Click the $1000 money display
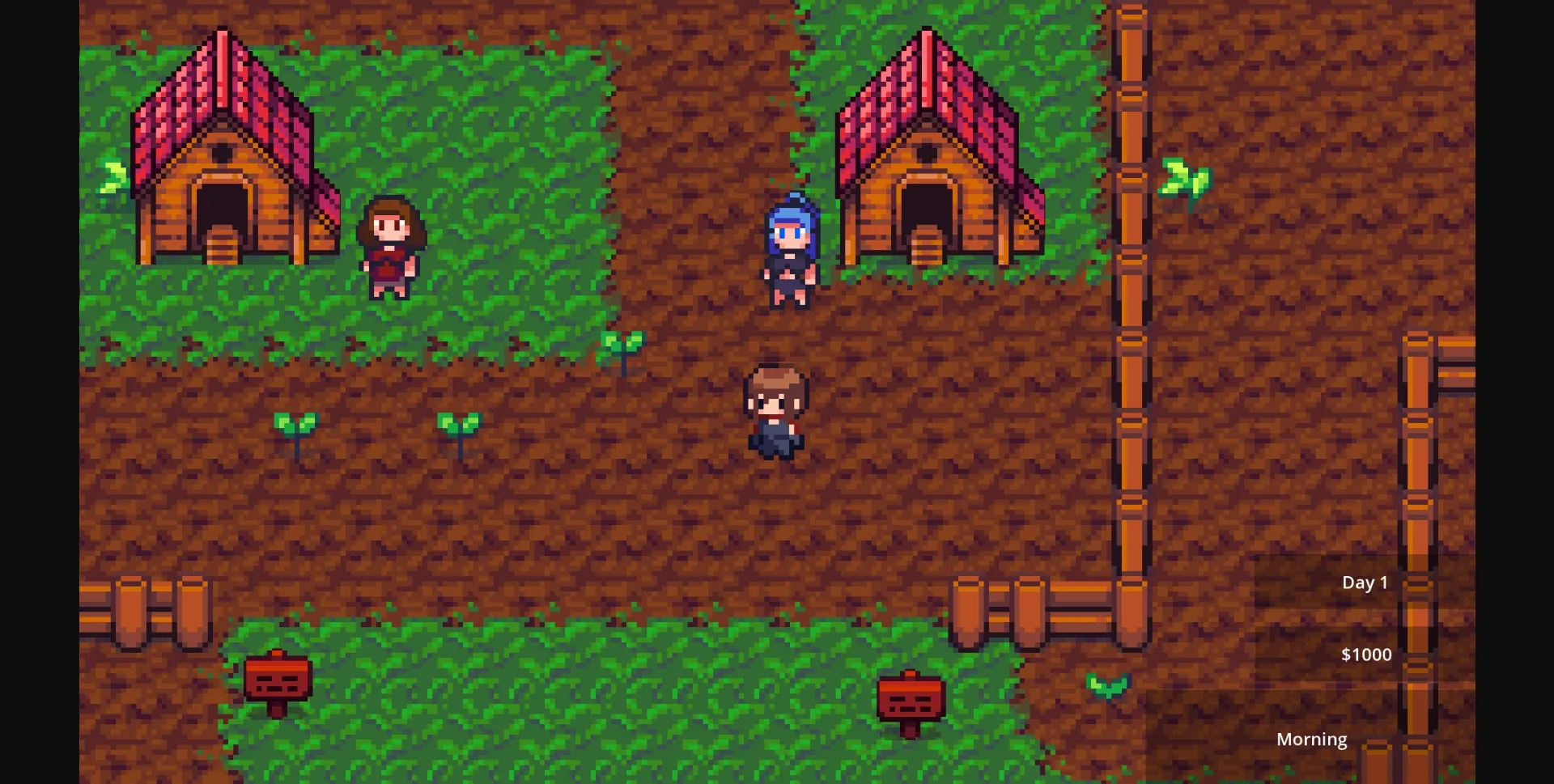 tap(1366, 654)
